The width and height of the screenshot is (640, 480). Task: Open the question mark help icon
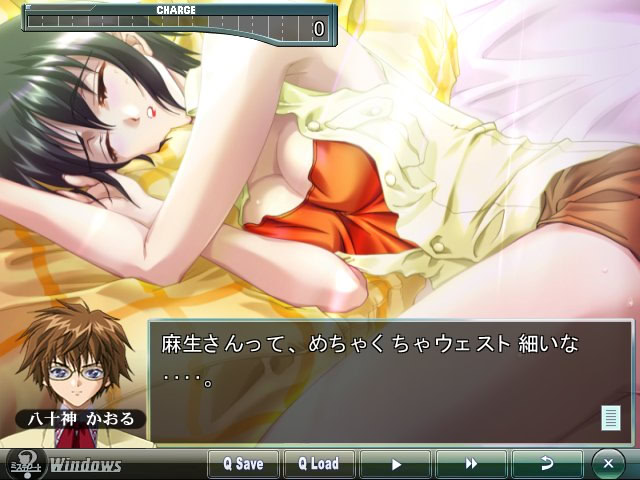click(x=23, y=464)
